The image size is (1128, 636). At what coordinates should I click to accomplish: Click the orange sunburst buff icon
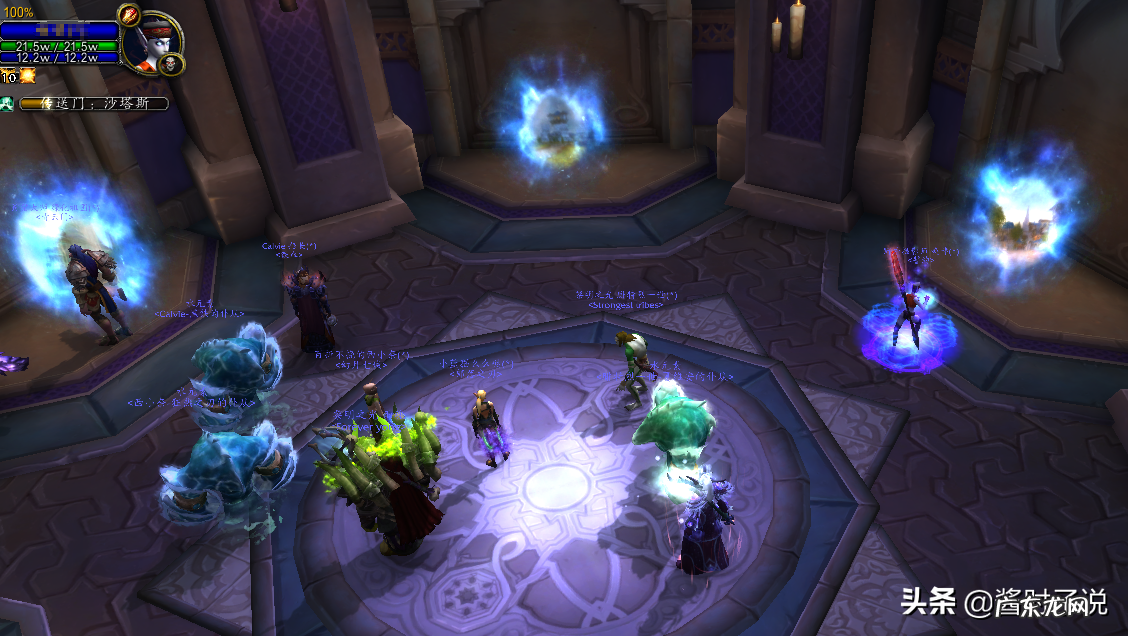[x=27, y=75]
